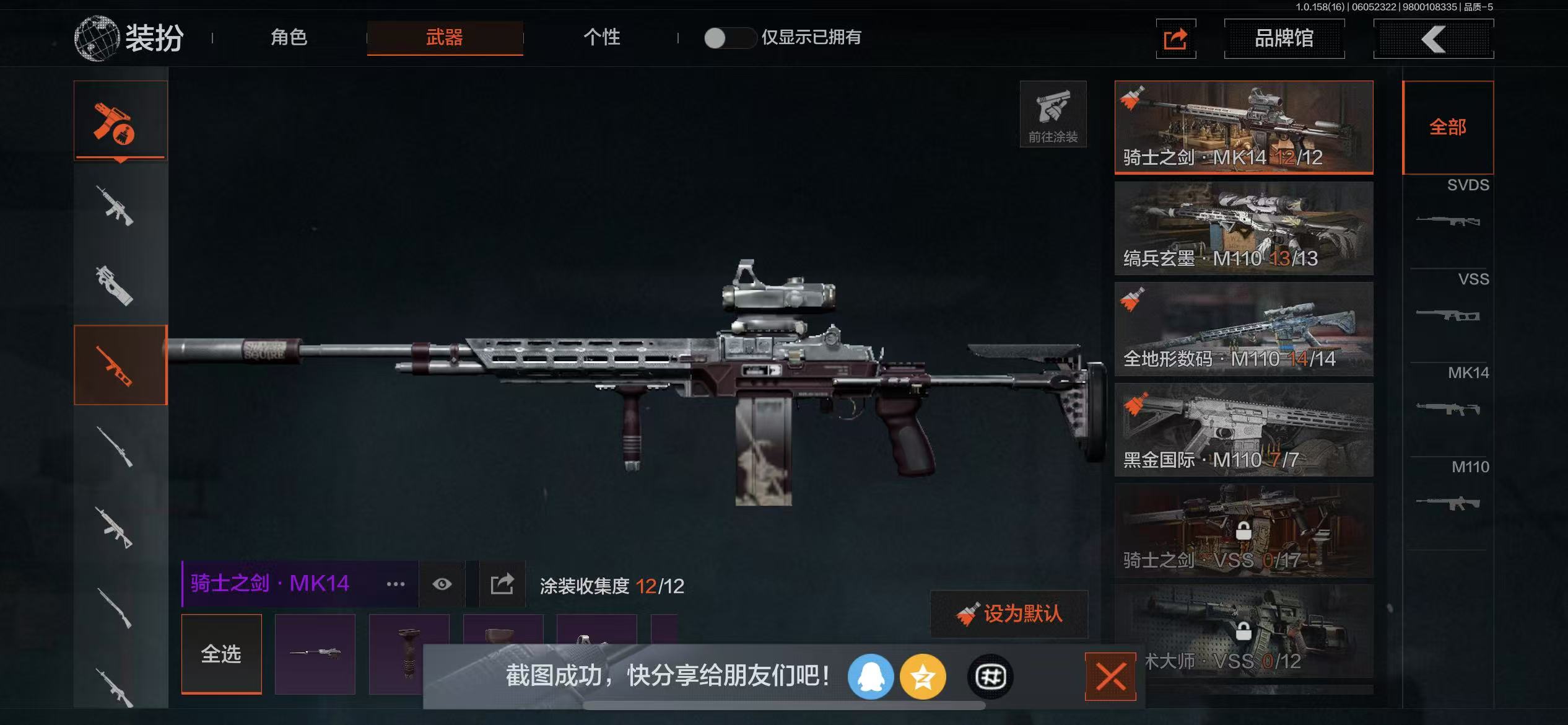The height and width of the screenshot is (725, 1568).
Task: Choose 全选 to select all parts
Action: [x=221, y=654]
